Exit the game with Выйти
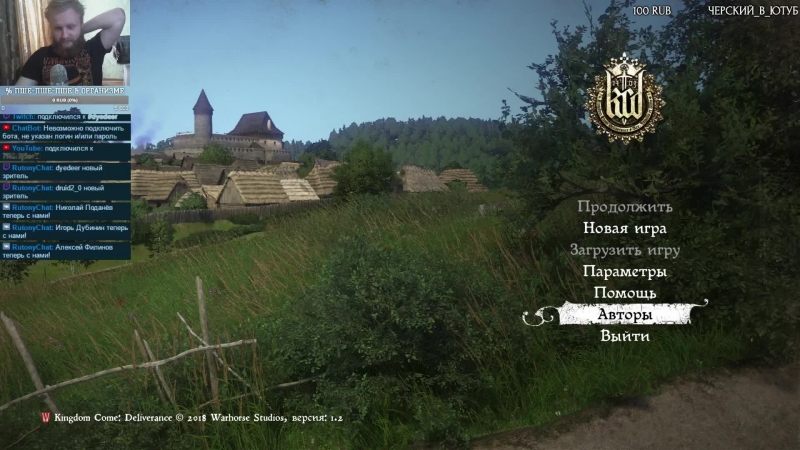The width and height of the screenshot is (800, 450). pos(625,337)
